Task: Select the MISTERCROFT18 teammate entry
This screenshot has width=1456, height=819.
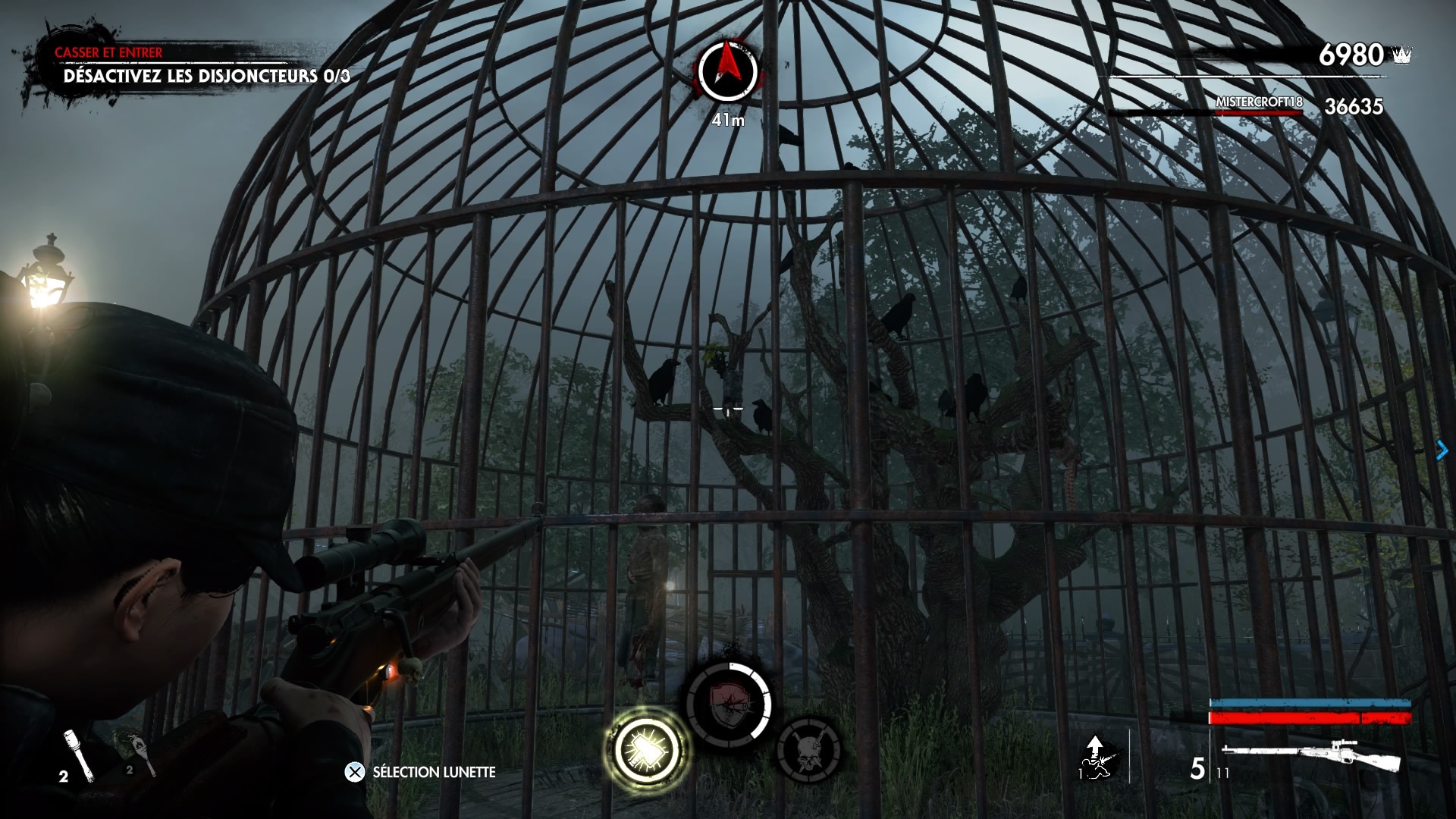Action: click(x=1259, y=102)
